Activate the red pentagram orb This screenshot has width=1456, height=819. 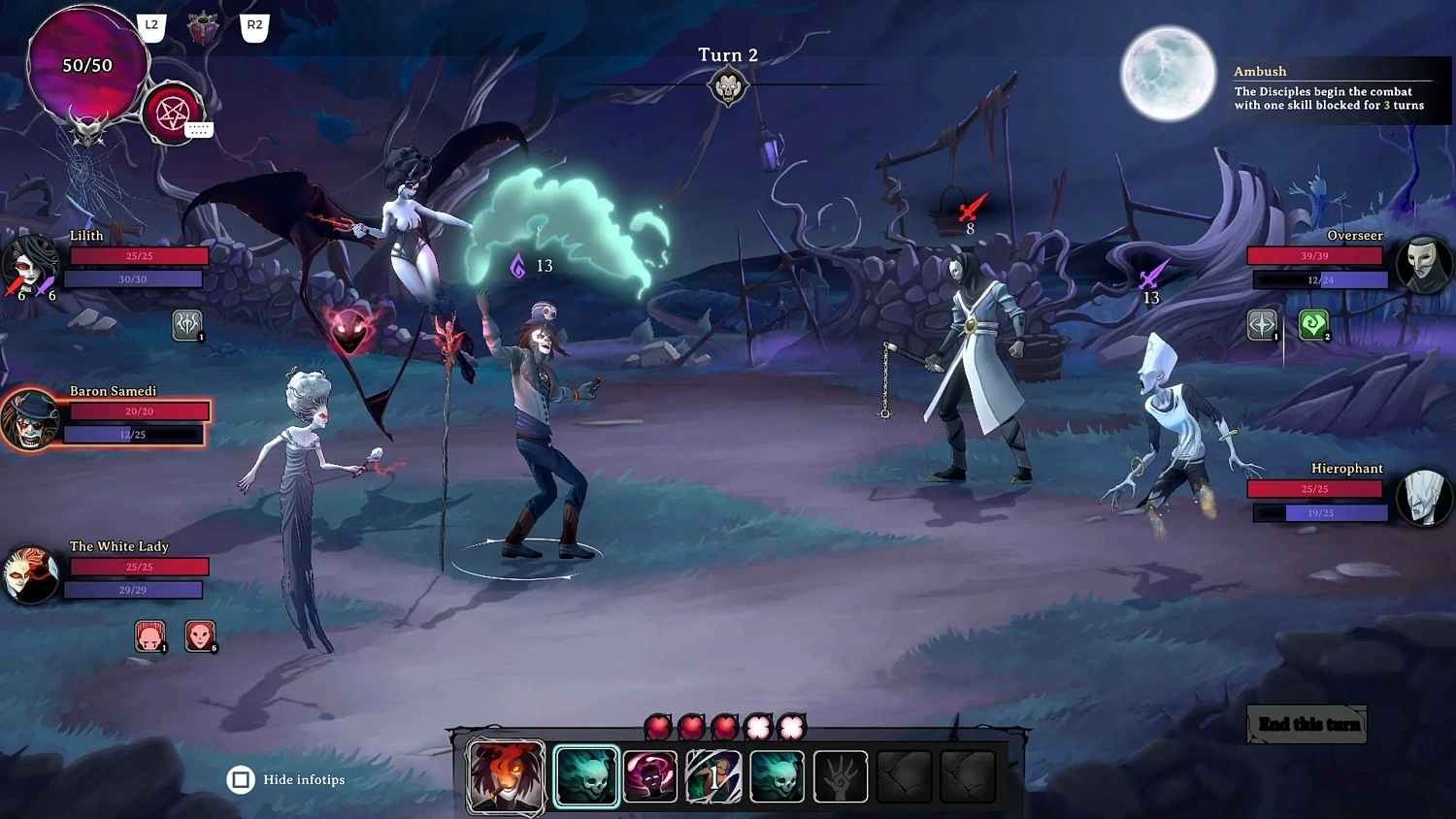[x=172, y=114]
